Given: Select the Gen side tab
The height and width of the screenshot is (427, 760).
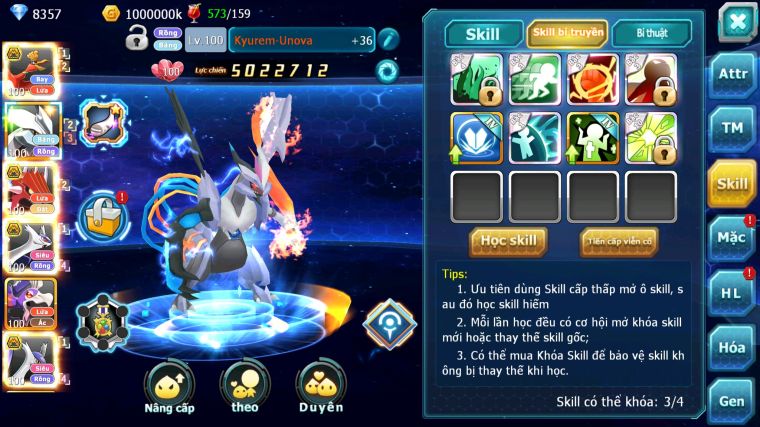Looking at the screenshot, I should [x=732, y=401].
